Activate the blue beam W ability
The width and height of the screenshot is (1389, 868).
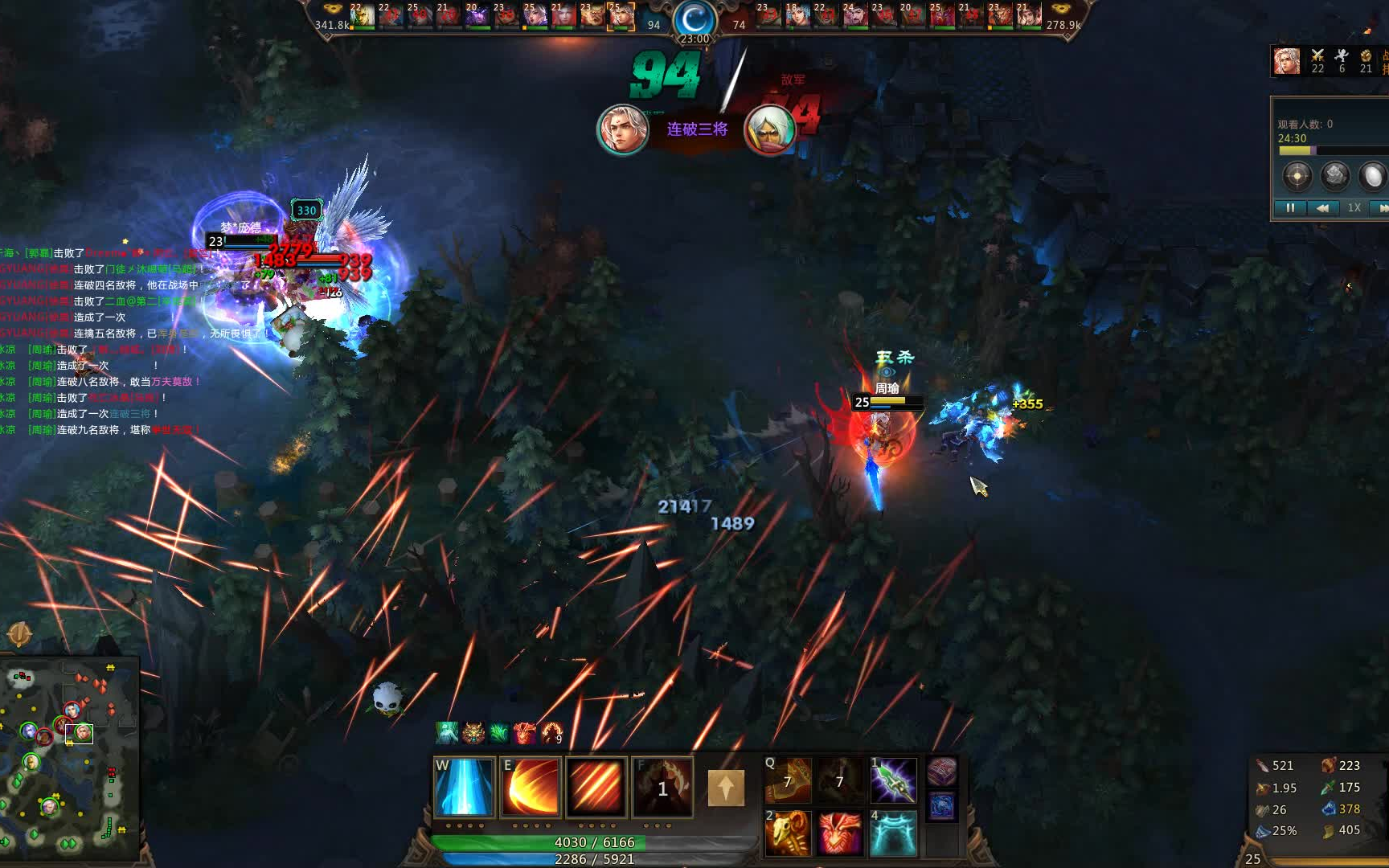point(464,788)
